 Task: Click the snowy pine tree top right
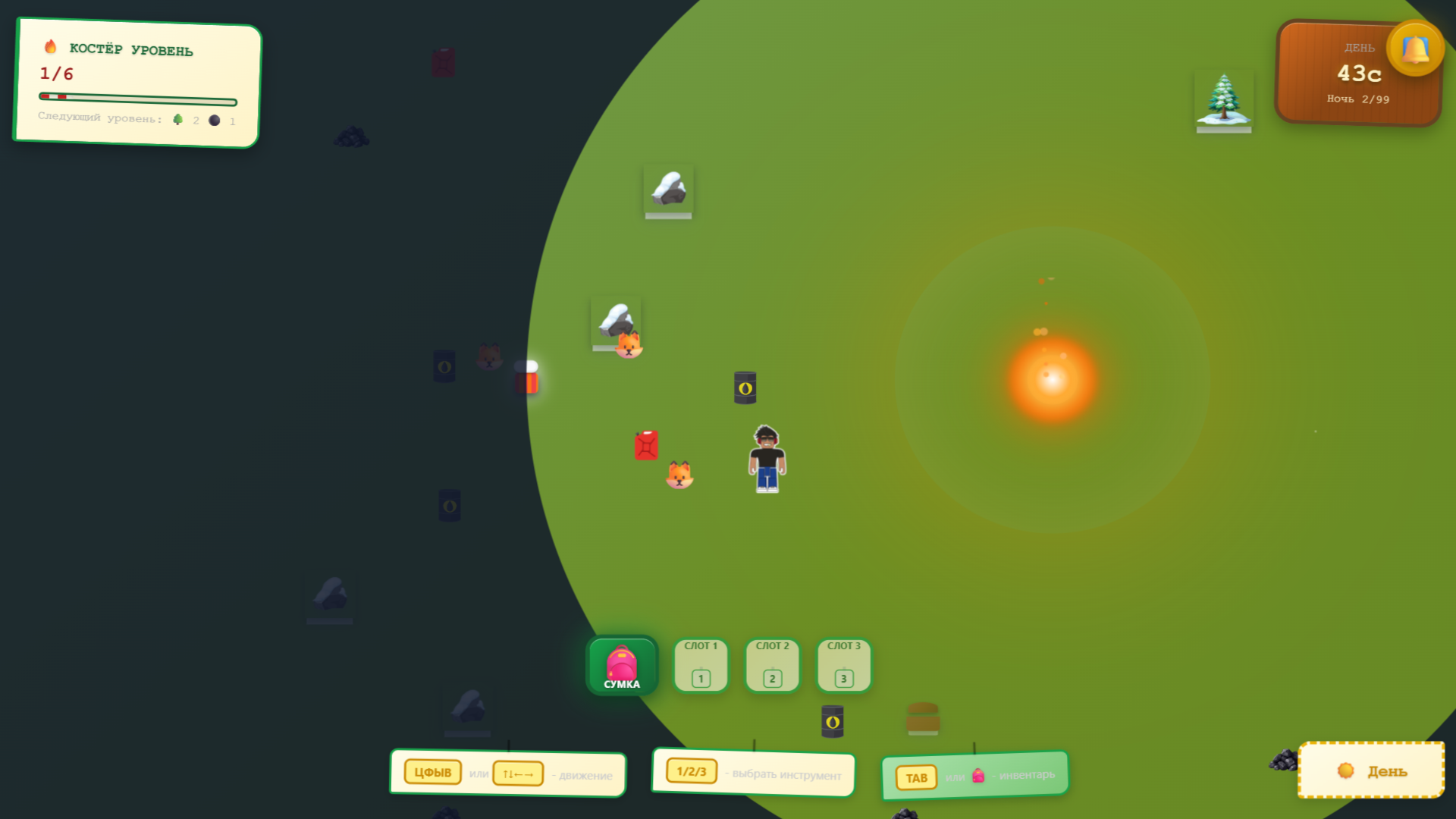(1225, 97)
